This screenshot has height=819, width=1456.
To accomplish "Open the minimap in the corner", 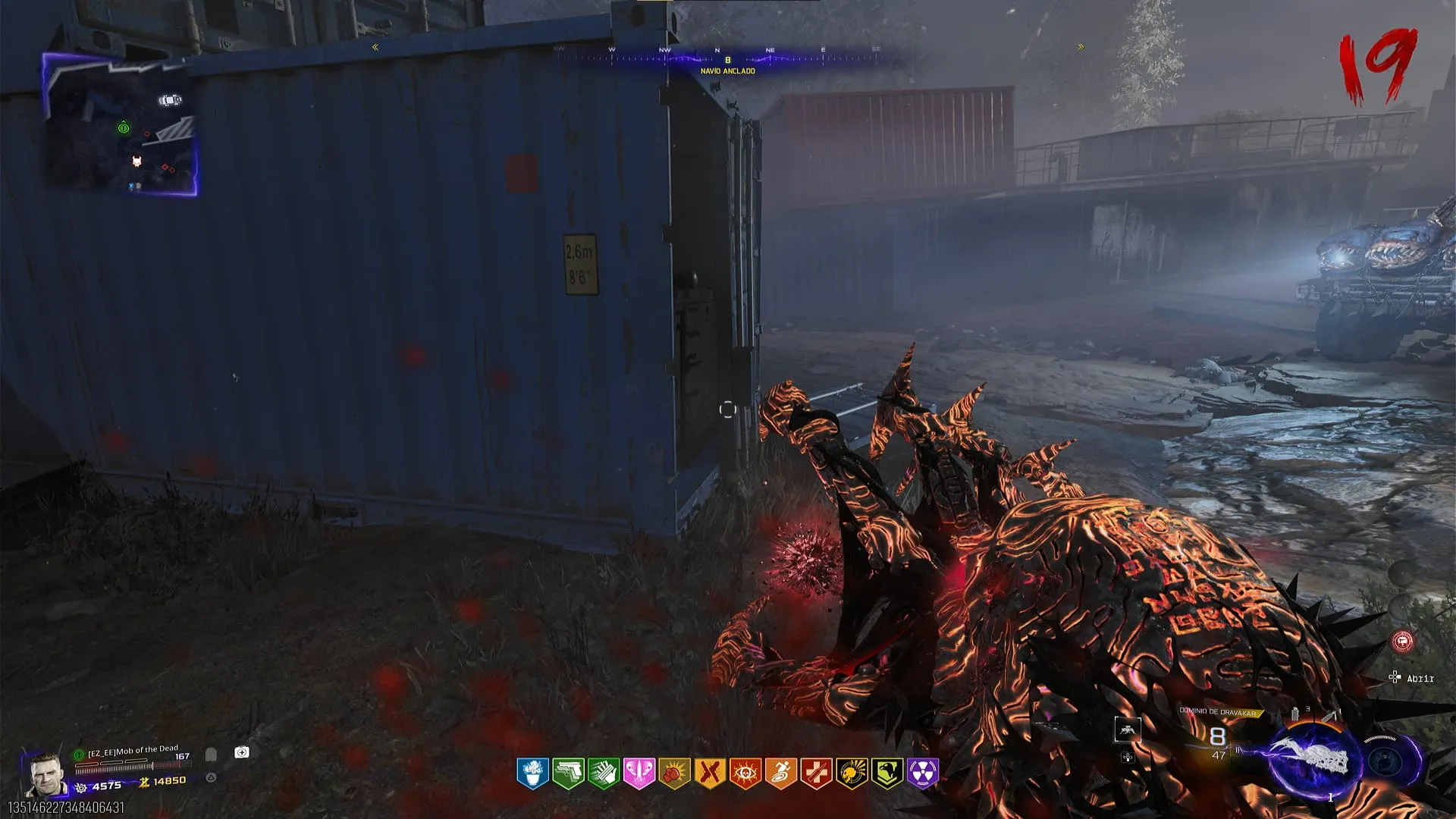I will click(121, 125).
